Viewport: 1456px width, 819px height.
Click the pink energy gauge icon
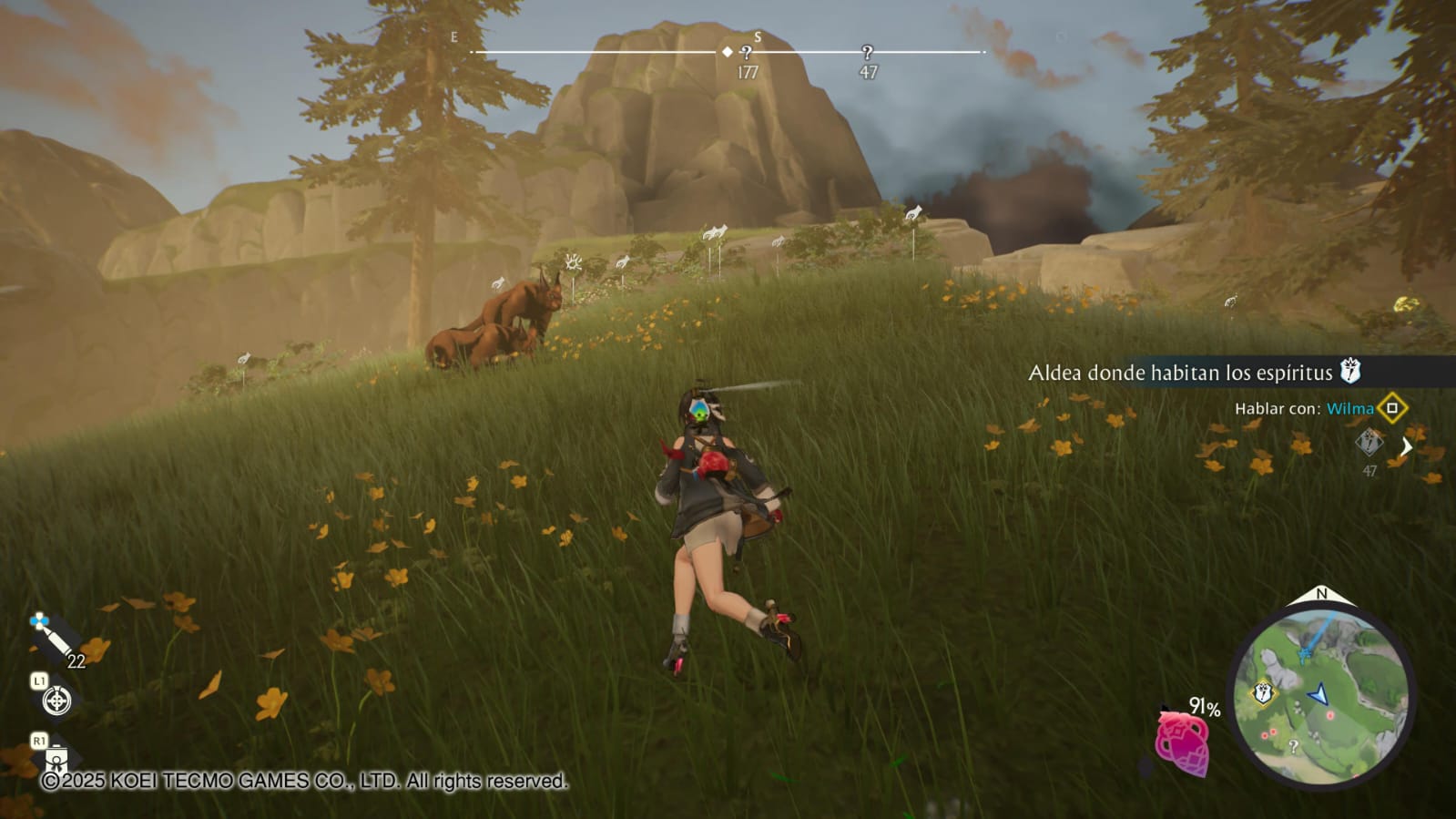(1182, 742)
